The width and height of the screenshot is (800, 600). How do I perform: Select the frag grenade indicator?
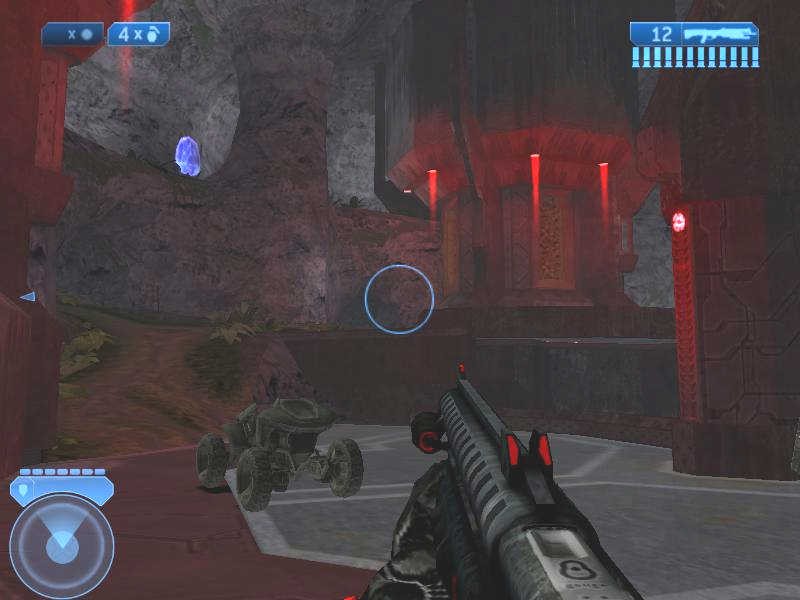click(x=139, y=33)
